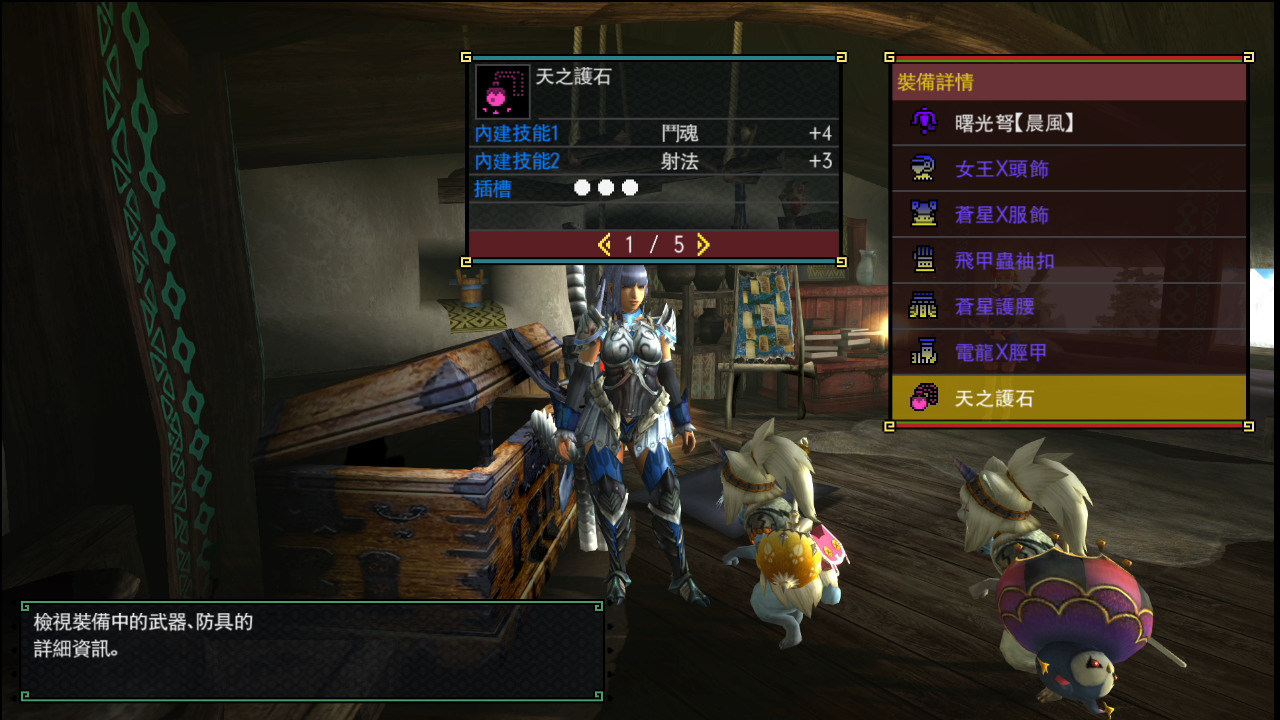Select 曙光弩【晨風】 weapon entry
Viewport: 1280px width, 720px height.
click(1068, 123)
